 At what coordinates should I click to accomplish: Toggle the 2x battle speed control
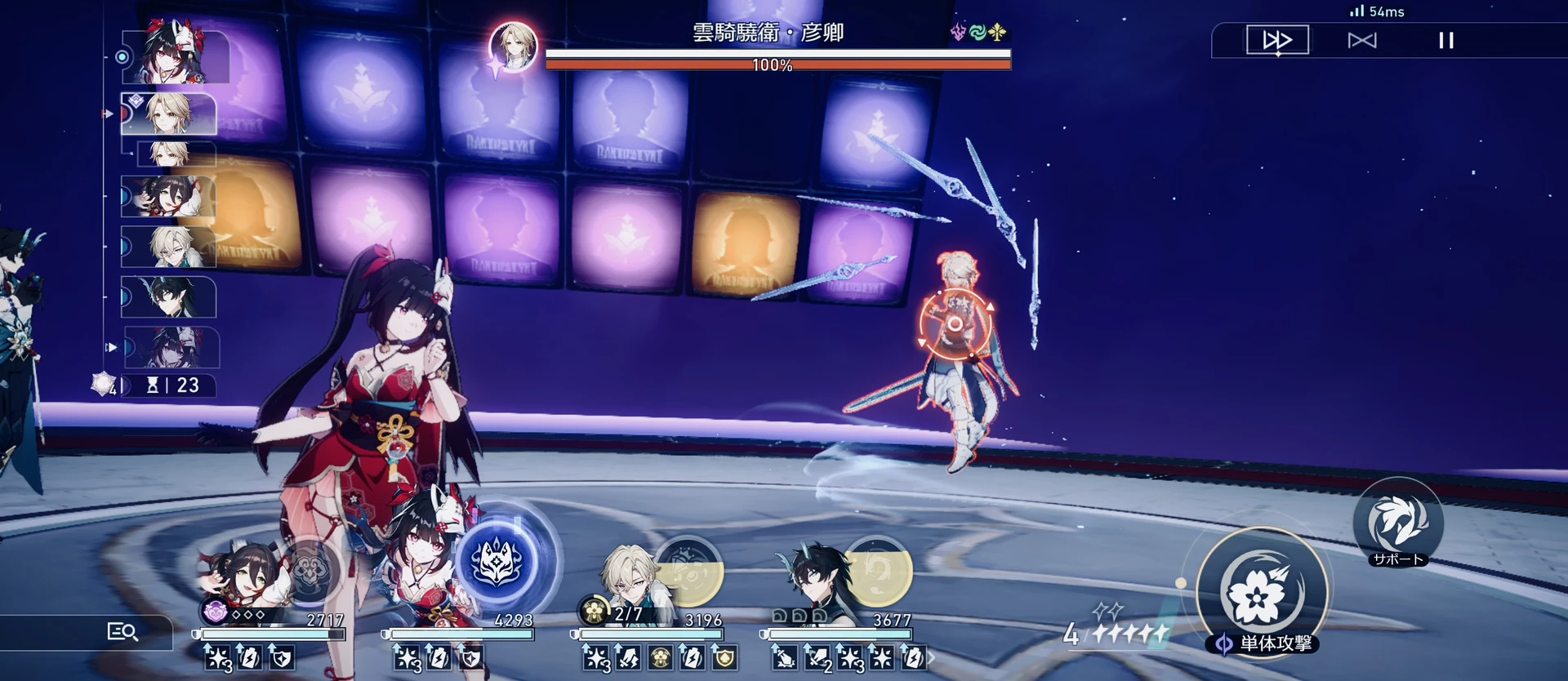point(1277,38)
